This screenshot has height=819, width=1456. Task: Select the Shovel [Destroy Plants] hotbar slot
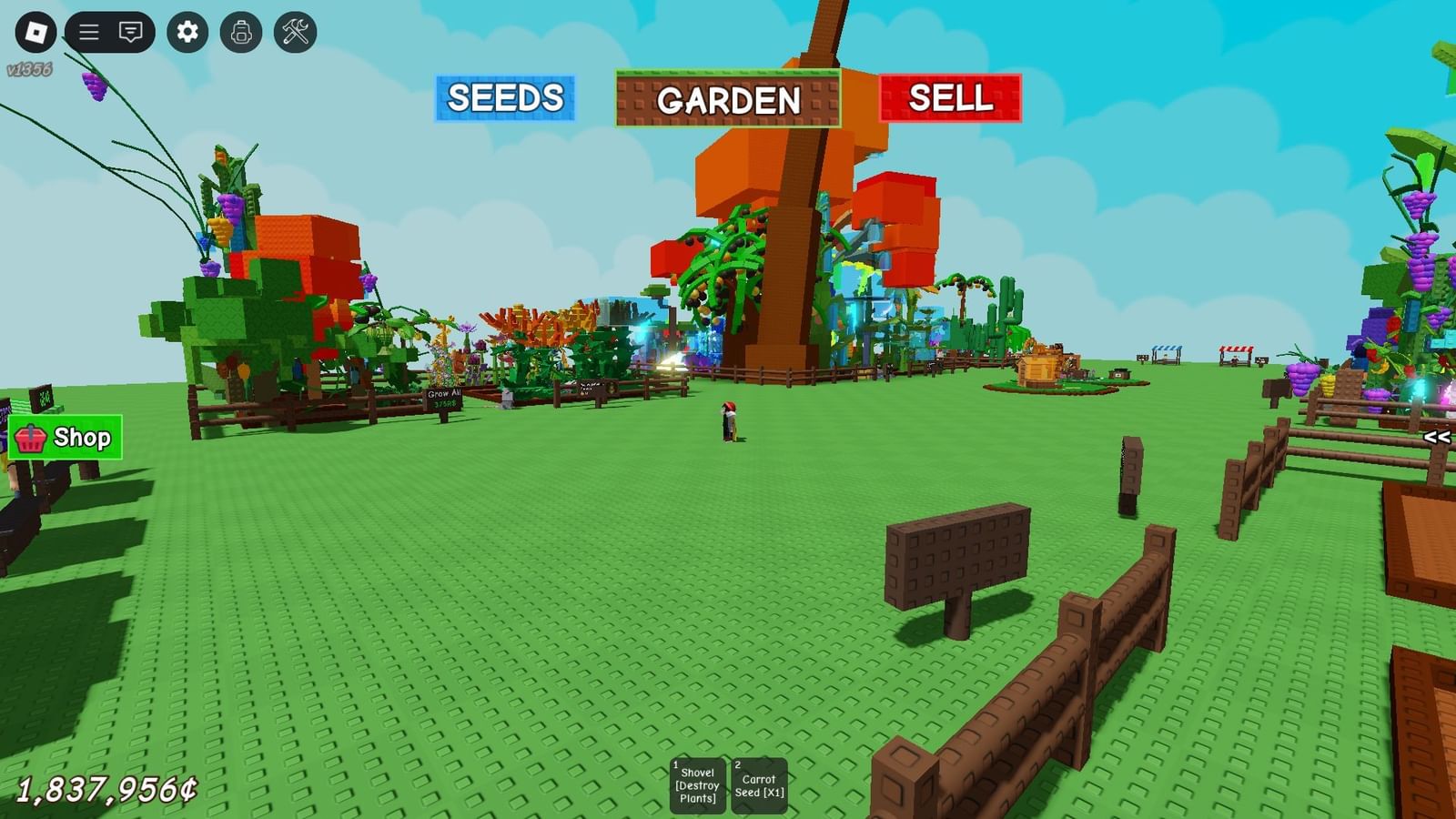pyautogui.click(x=695, y=783)
